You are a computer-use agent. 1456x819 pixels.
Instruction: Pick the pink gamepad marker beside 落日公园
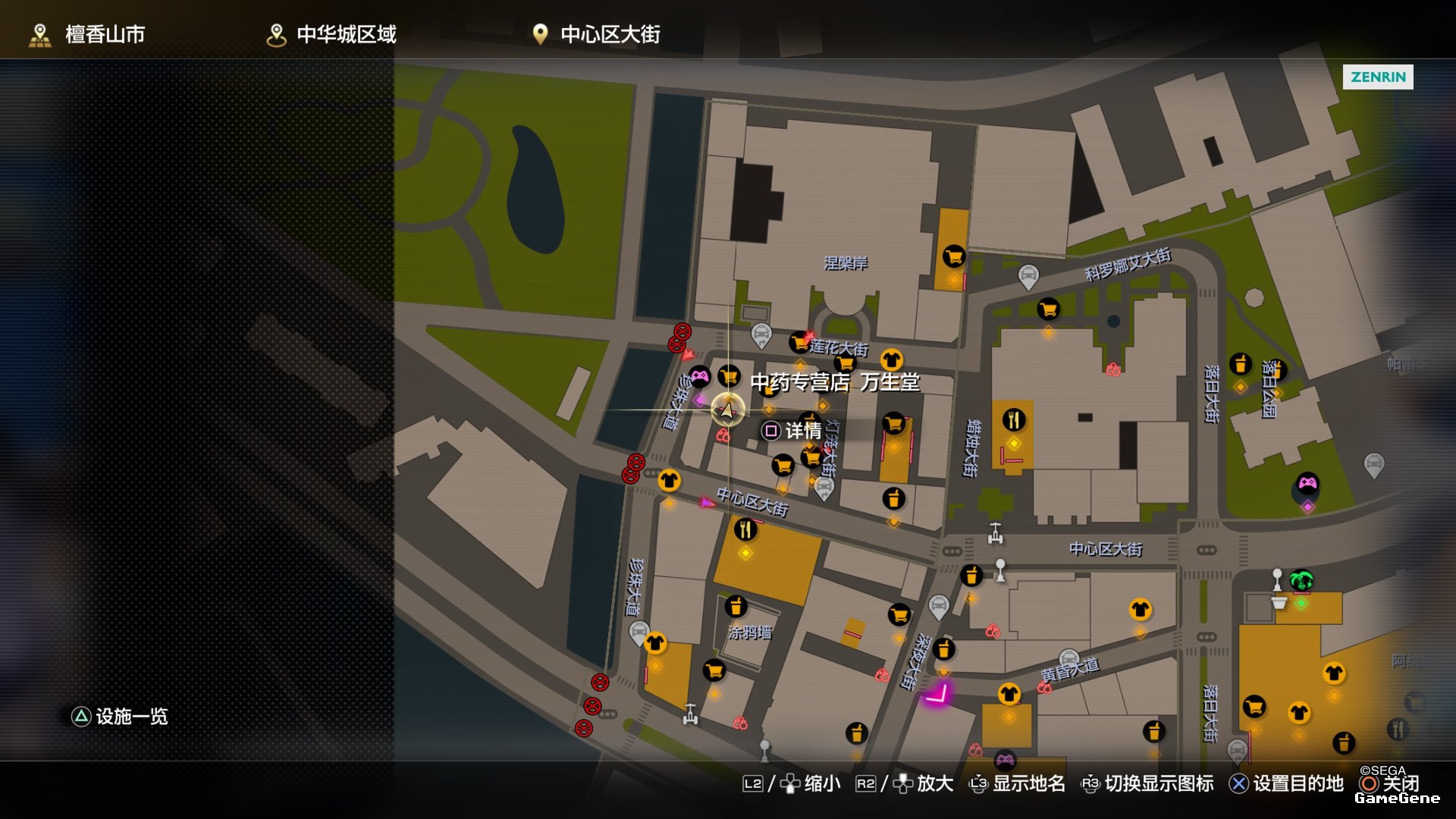pyautogui.click(x=1307, y=483)
